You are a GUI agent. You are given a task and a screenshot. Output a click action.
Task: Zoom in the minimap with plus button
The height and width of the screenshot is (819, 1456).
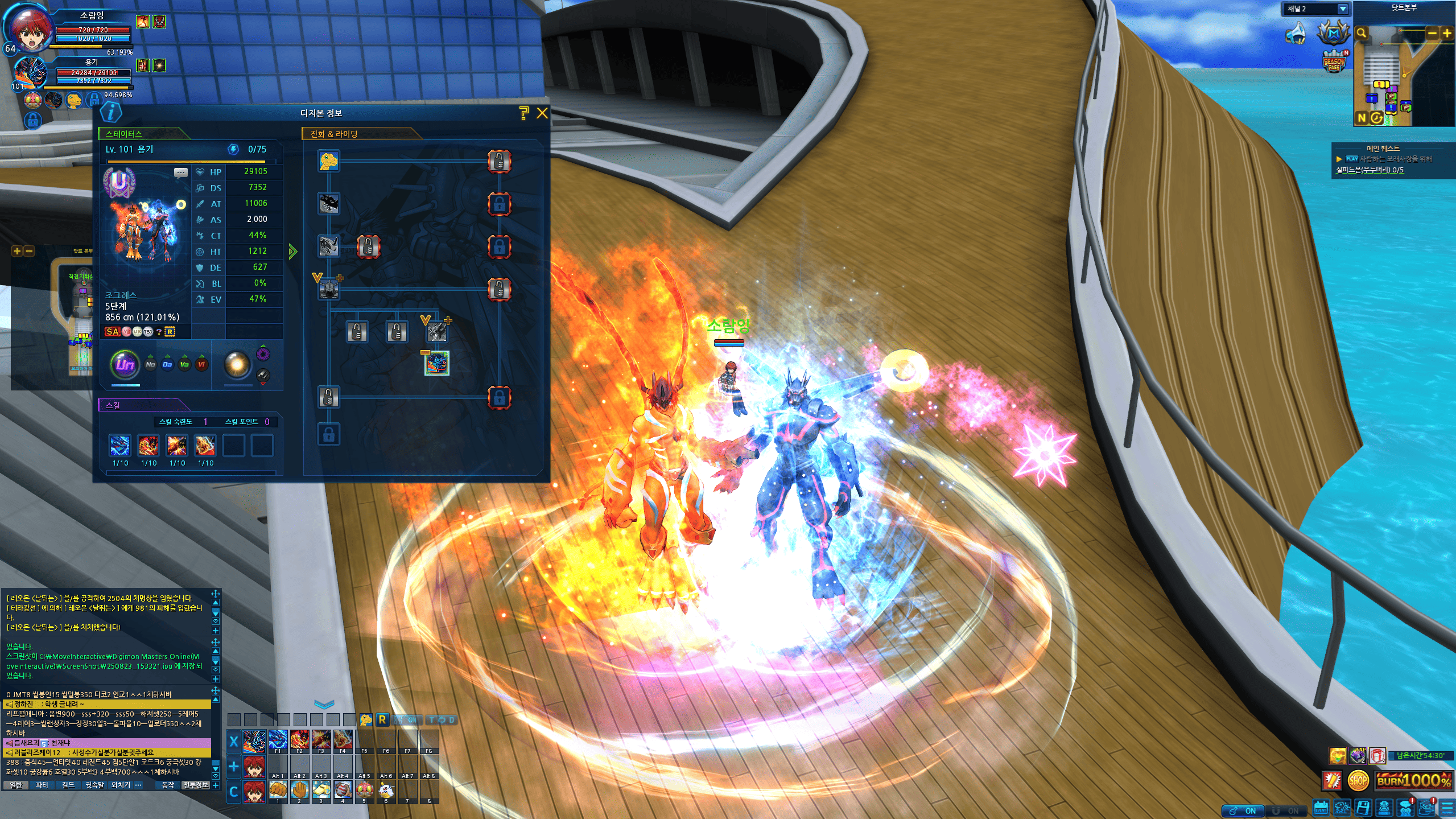pyautogui.click(x=1446, y=33)
